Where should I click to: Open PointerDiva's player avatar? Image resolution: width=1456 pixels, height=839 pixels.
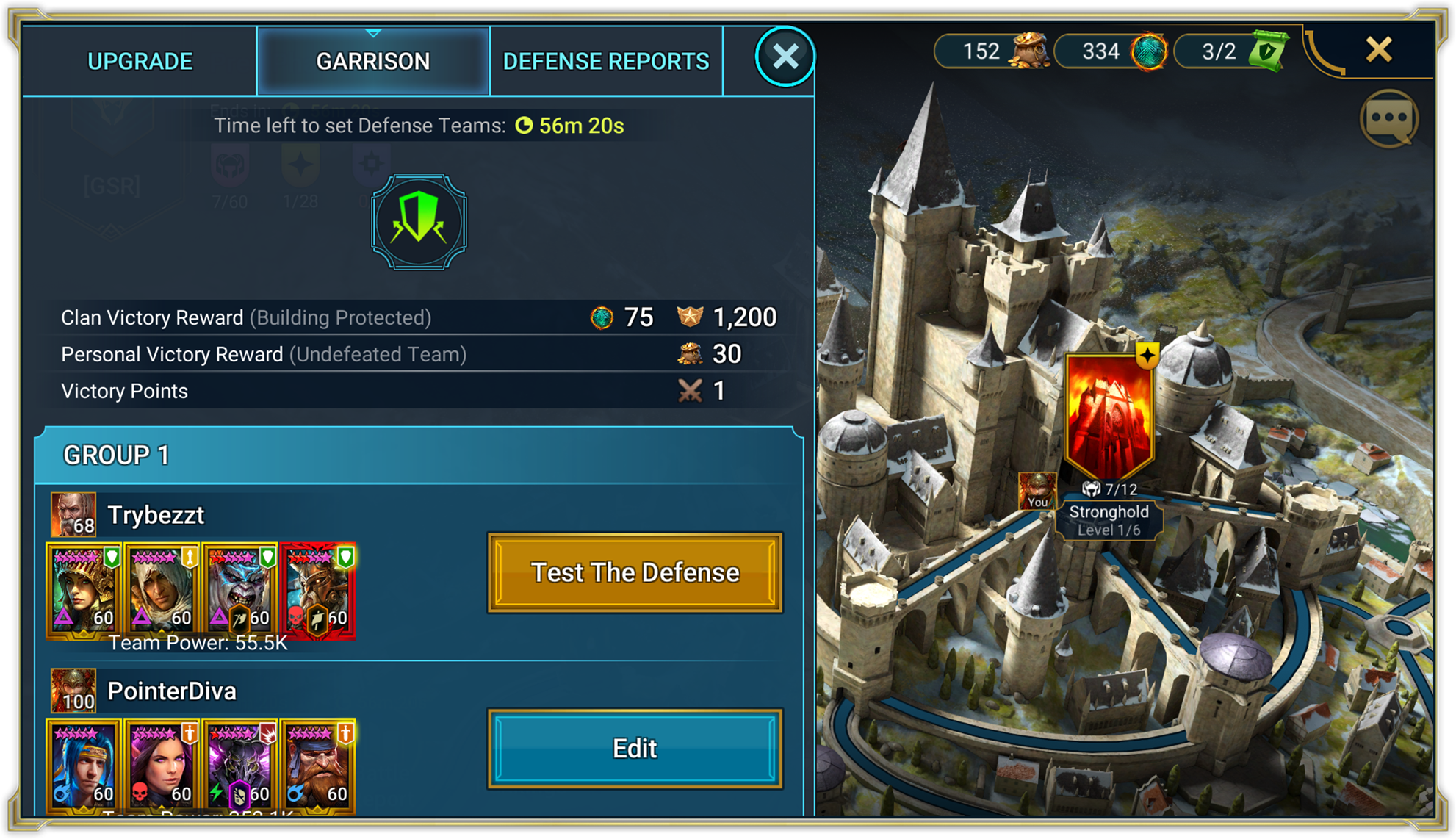tap(73, 691)
